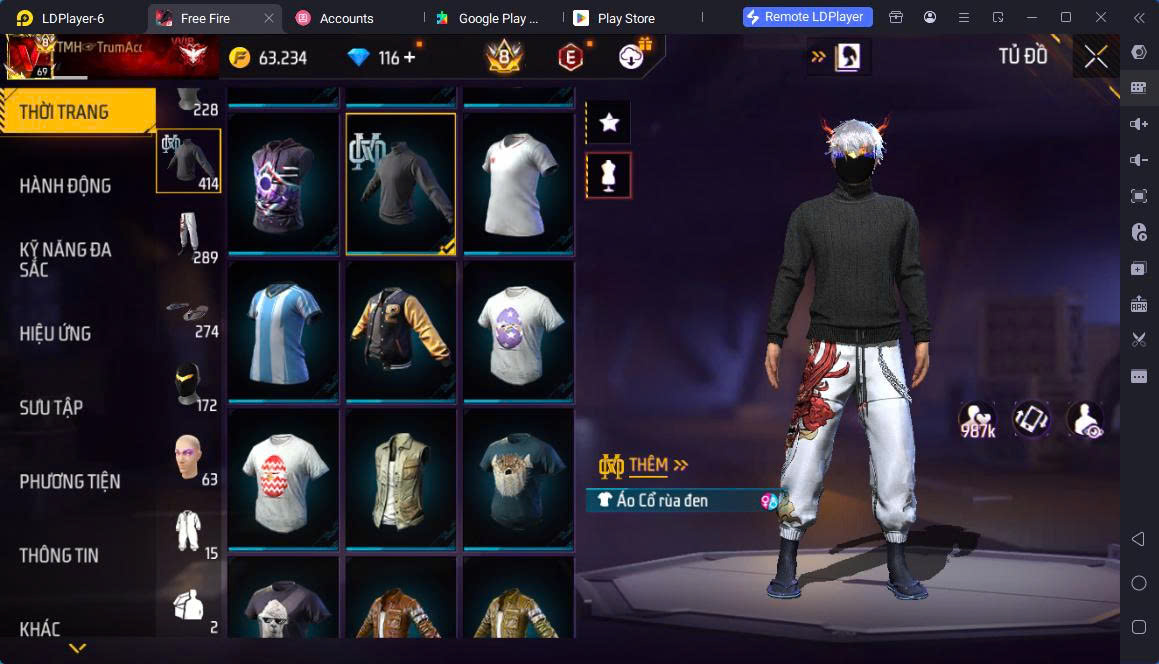
Task: Close the wardrobe with the X button
Action: 1096,57
